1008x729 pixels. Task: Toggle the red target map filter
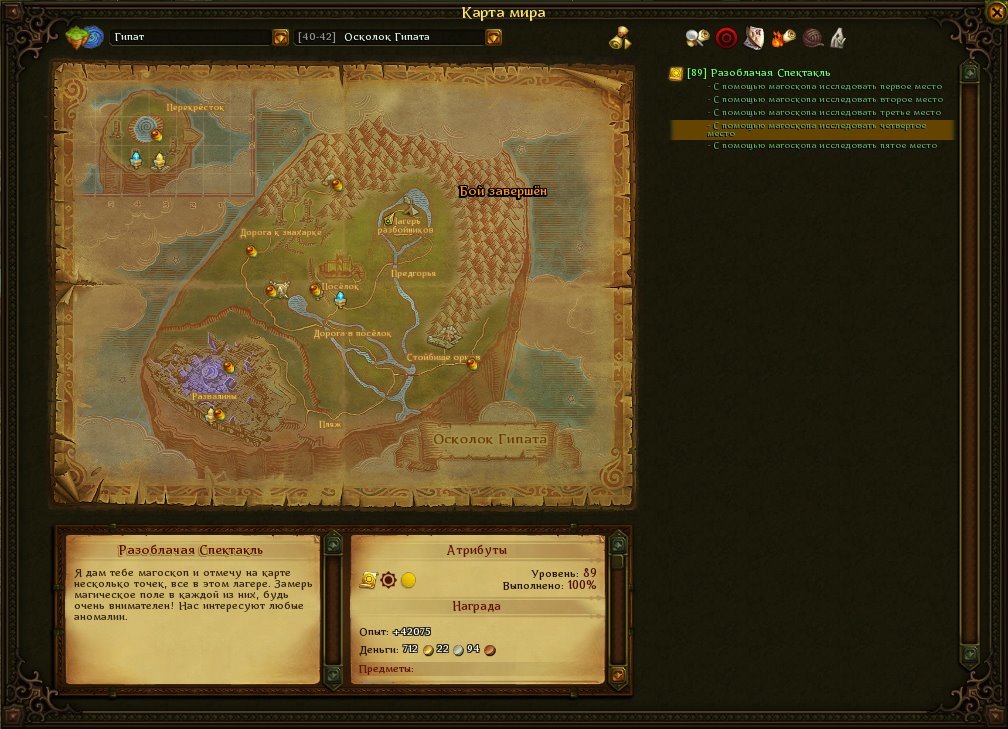coord(726,38)
